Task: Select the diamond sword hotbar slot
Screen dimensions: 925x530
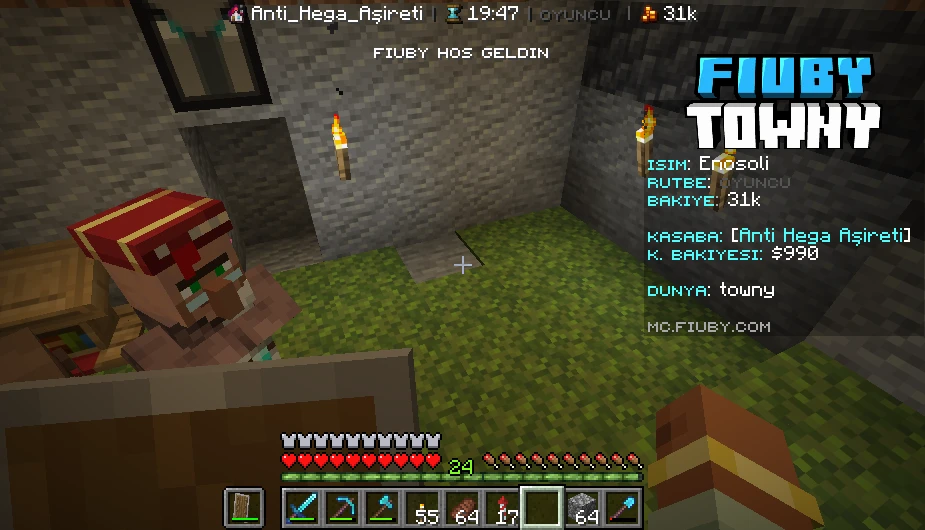Action: (x=302, y=508)
